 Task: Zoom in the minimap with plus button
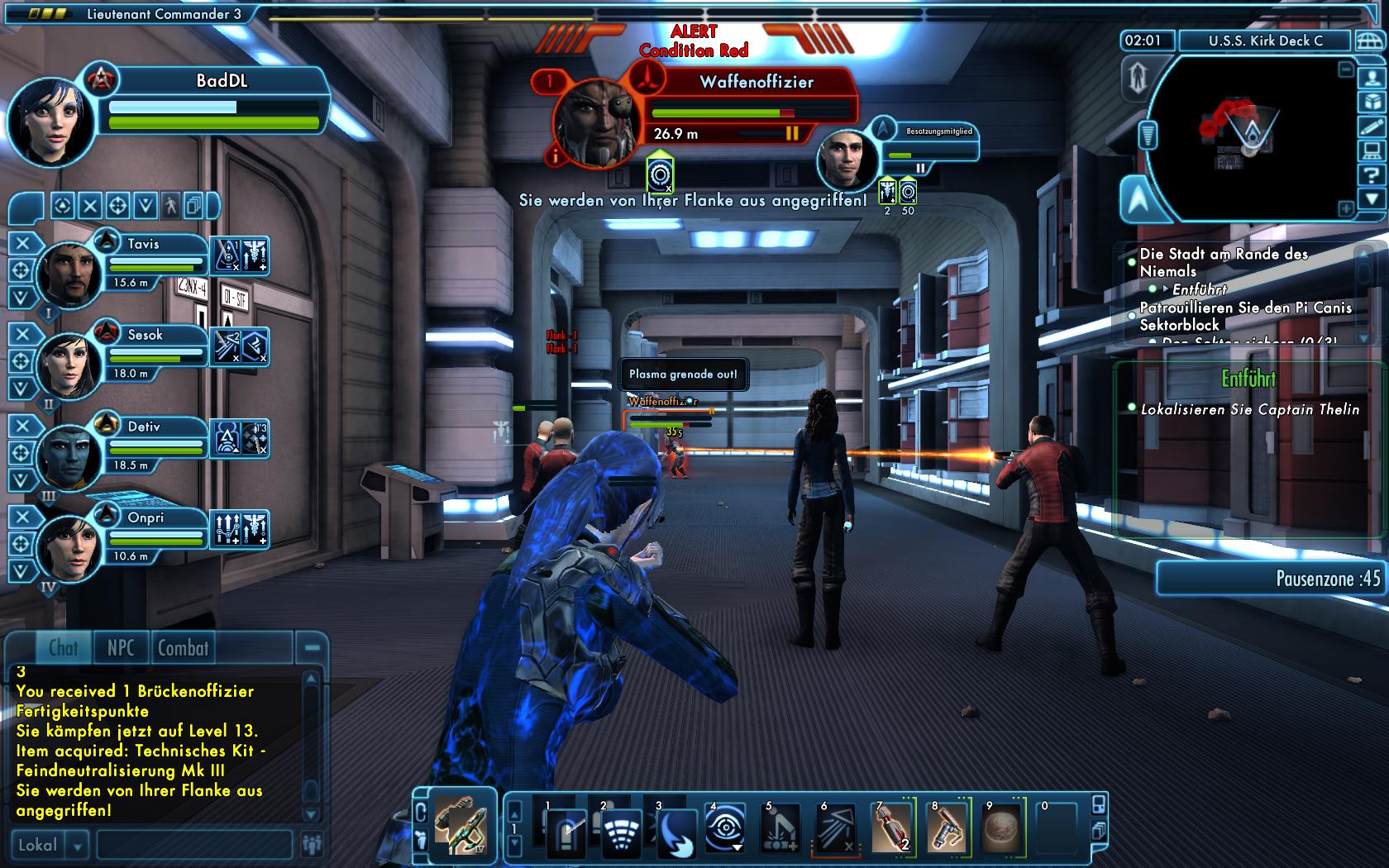(x=1346, y=209)
